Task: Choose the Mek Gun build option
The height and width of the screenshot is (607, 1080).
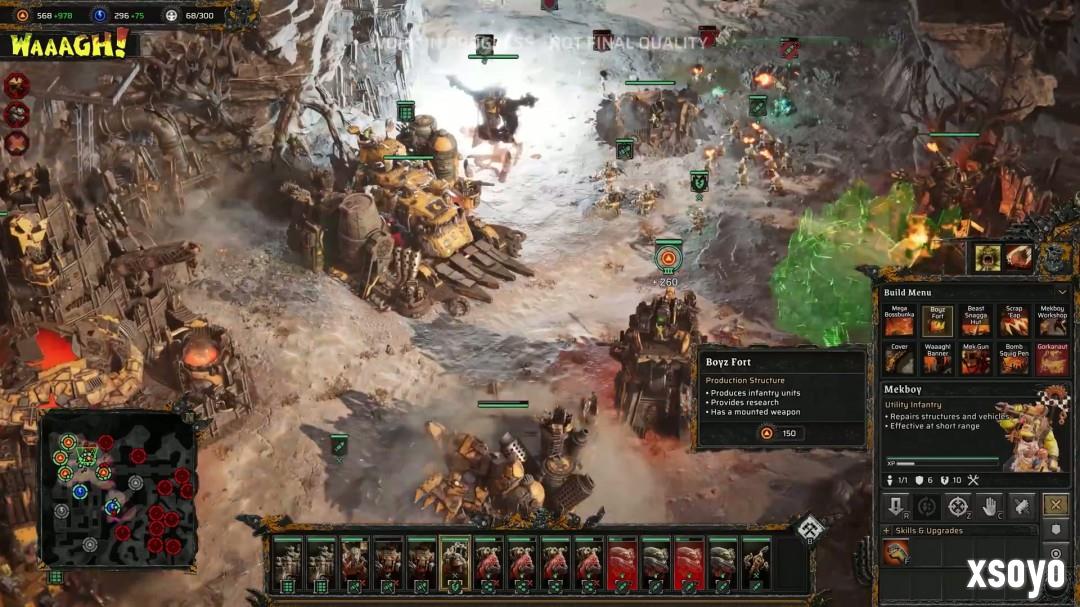Action: [975, 359]
